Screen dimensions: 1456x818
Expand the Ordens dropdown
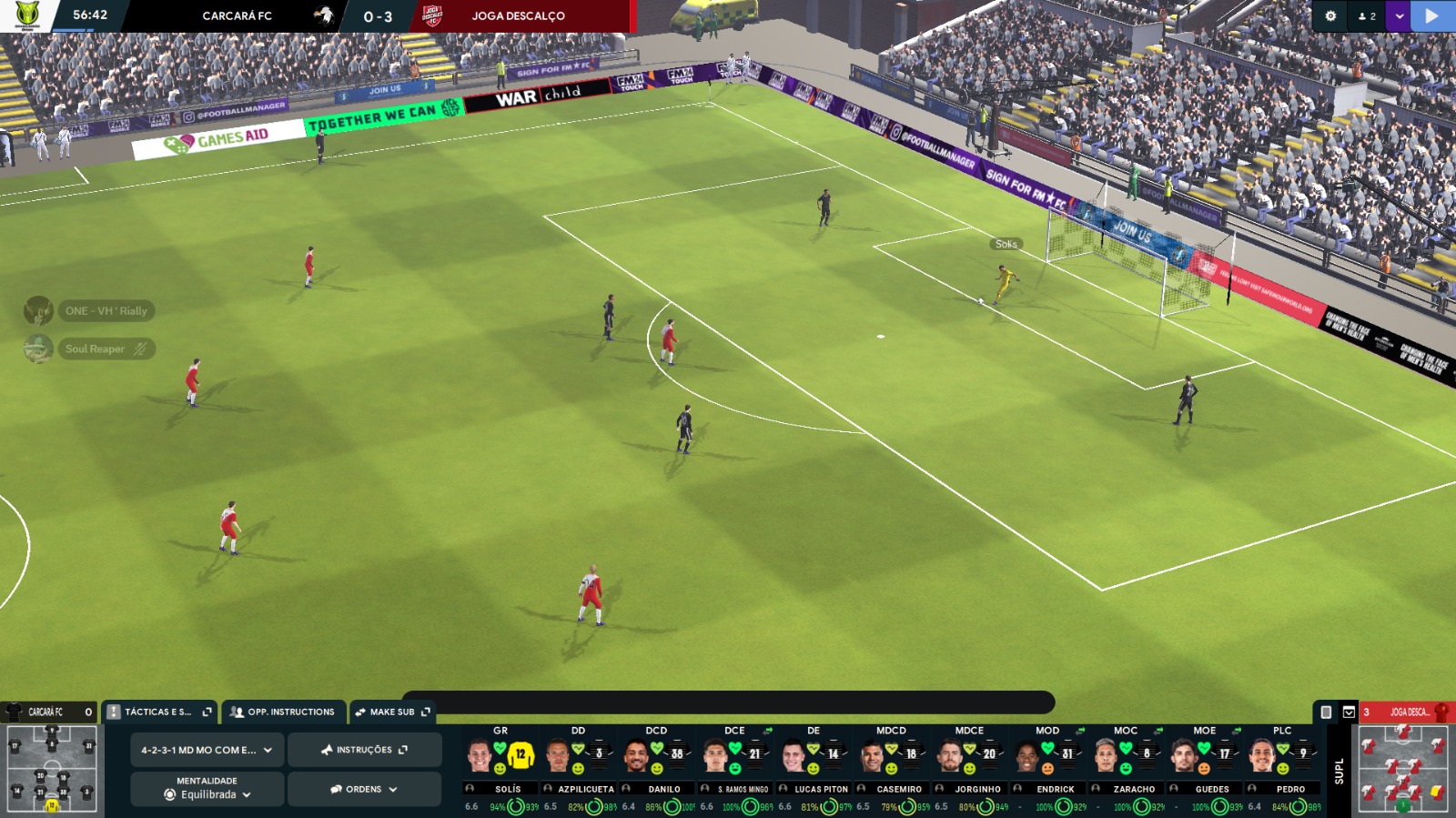364,789
